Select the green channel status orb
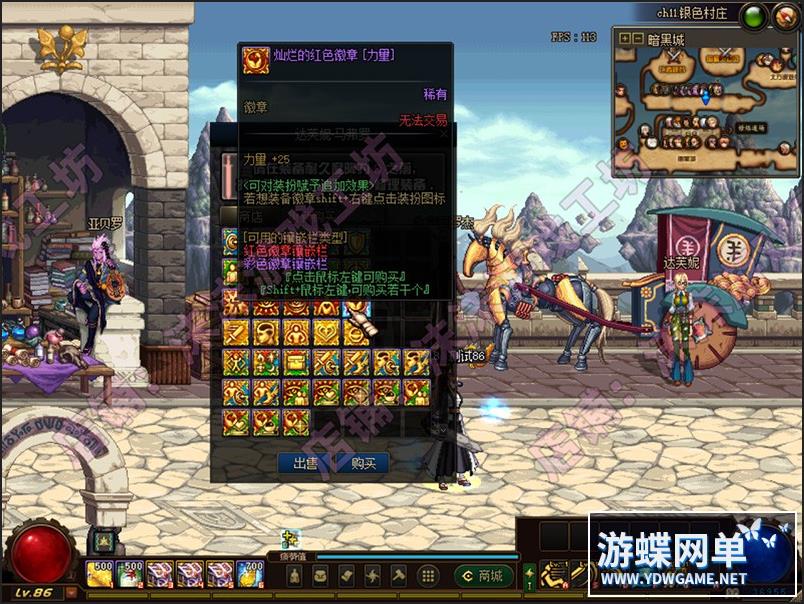This screenshot has height=604, width=804. [x=754, y=15]
